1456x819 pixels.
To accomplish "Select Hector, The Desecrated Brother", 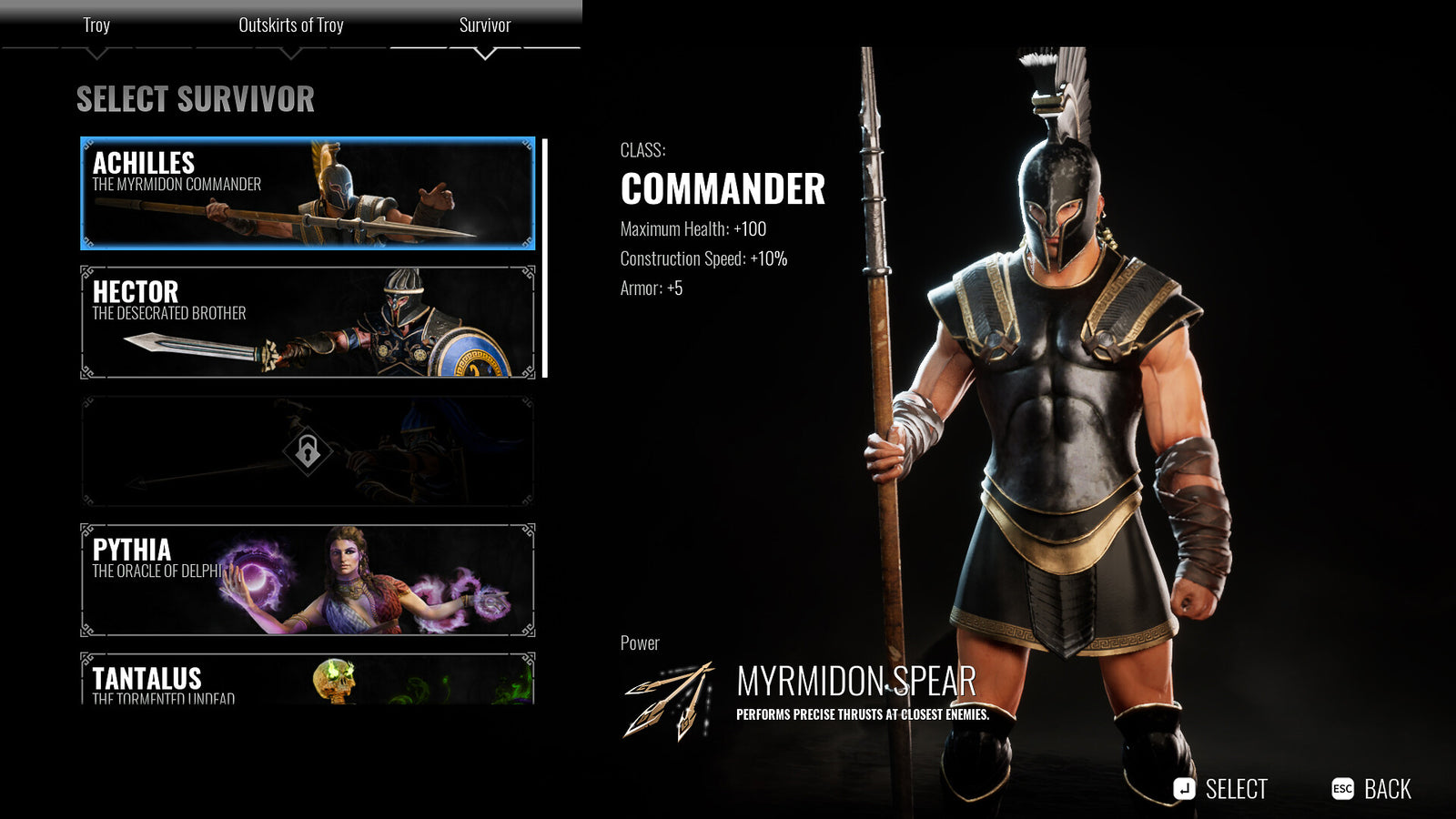I will [305, 323].
